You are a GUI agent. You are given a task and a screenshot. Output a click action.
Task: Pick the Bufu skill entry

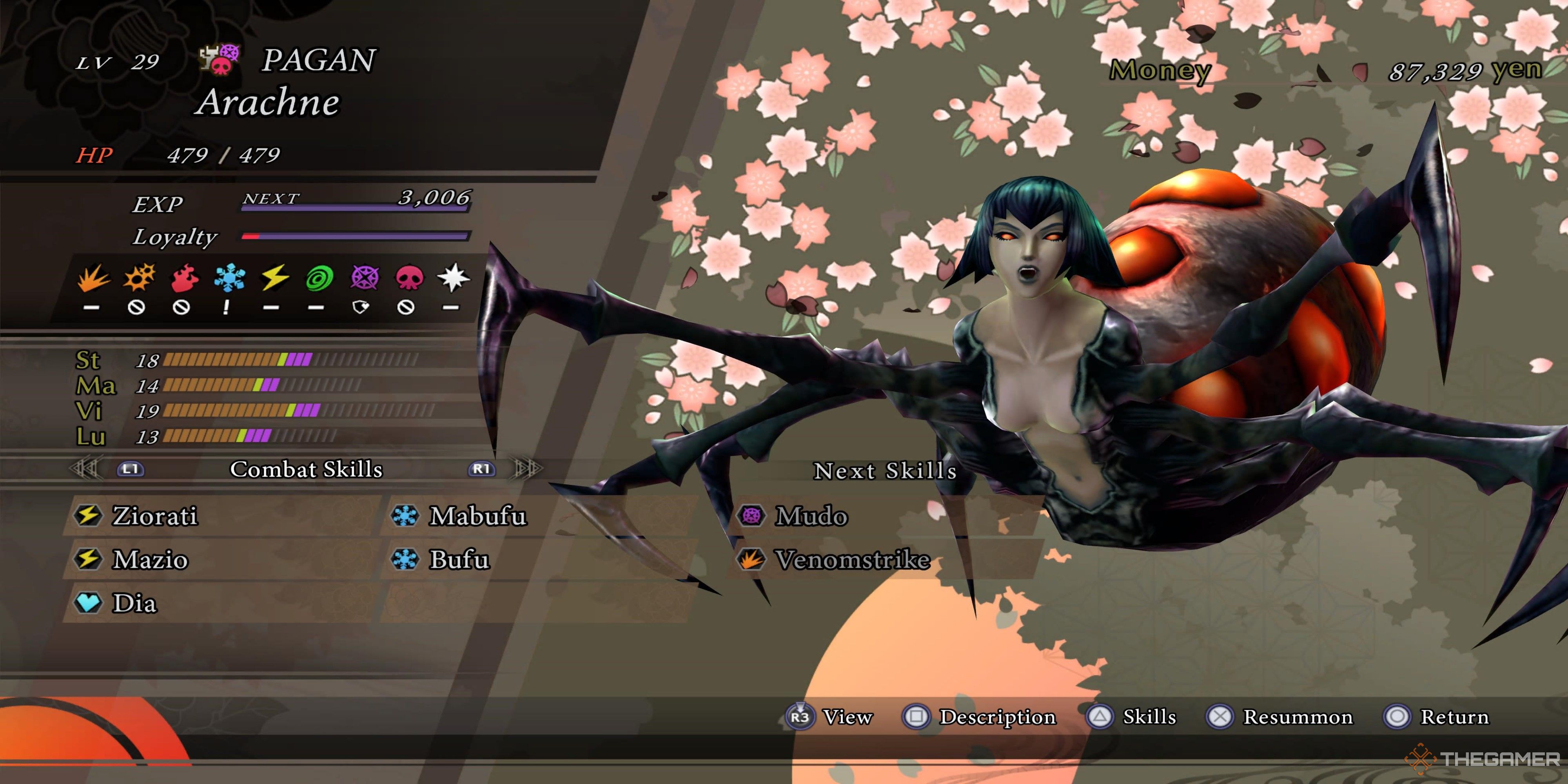(459, 560)
